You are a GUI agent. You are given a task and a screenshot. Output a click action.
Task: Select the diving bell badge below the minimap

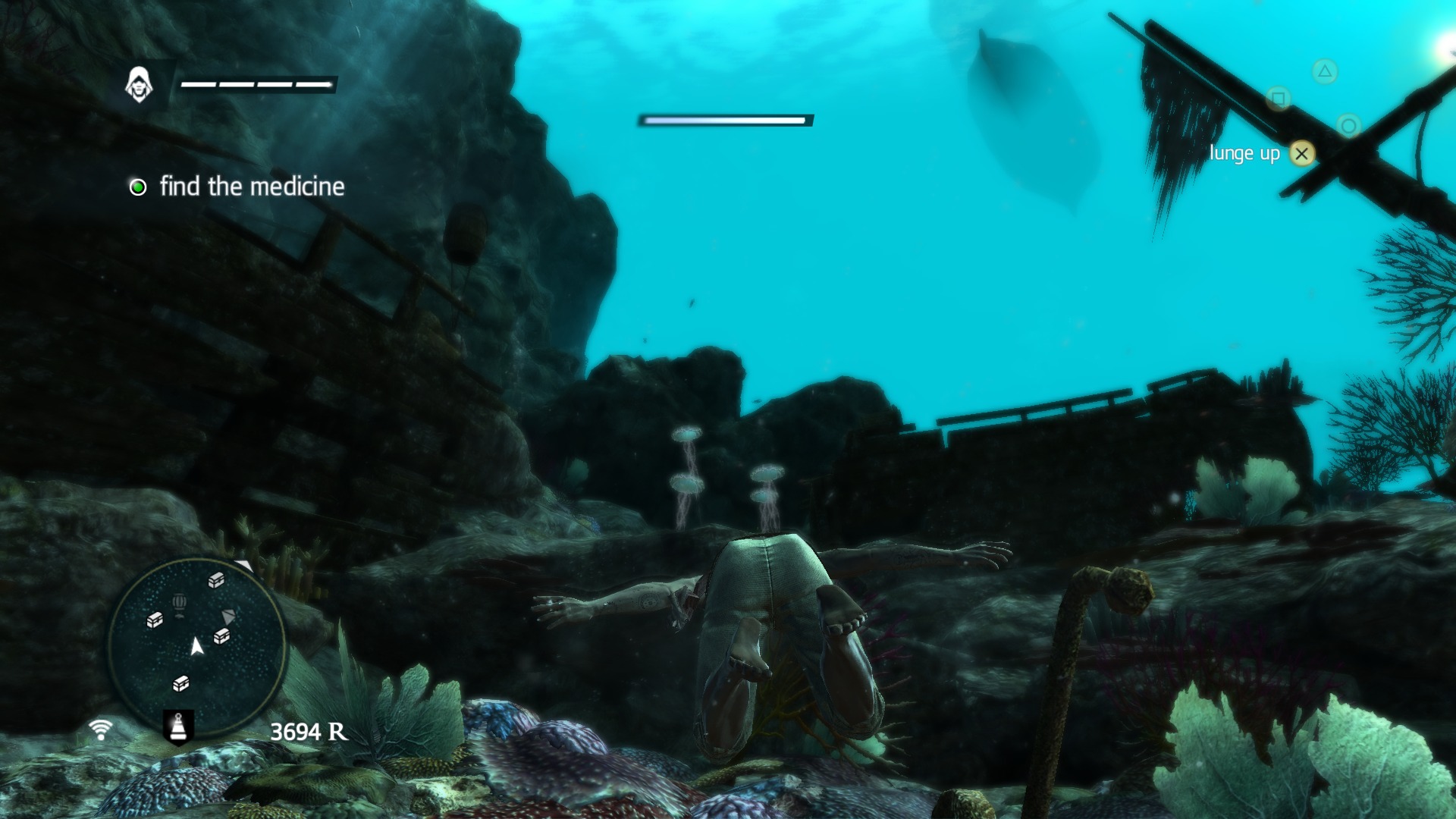178,726
